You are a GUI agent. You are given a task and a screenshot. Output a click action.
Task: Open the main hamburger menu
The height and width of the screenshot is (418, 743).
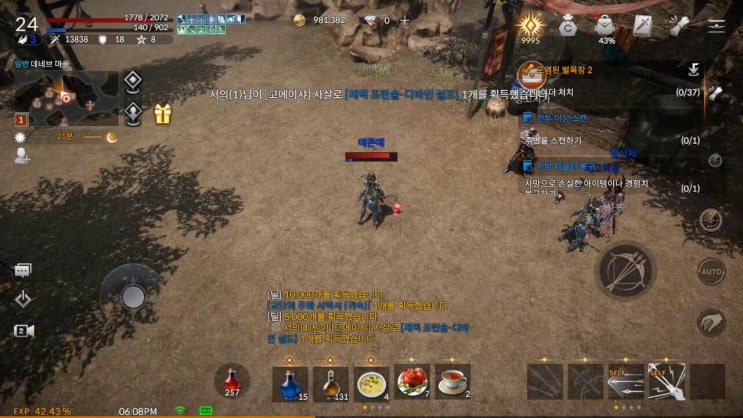pos(716,25)
